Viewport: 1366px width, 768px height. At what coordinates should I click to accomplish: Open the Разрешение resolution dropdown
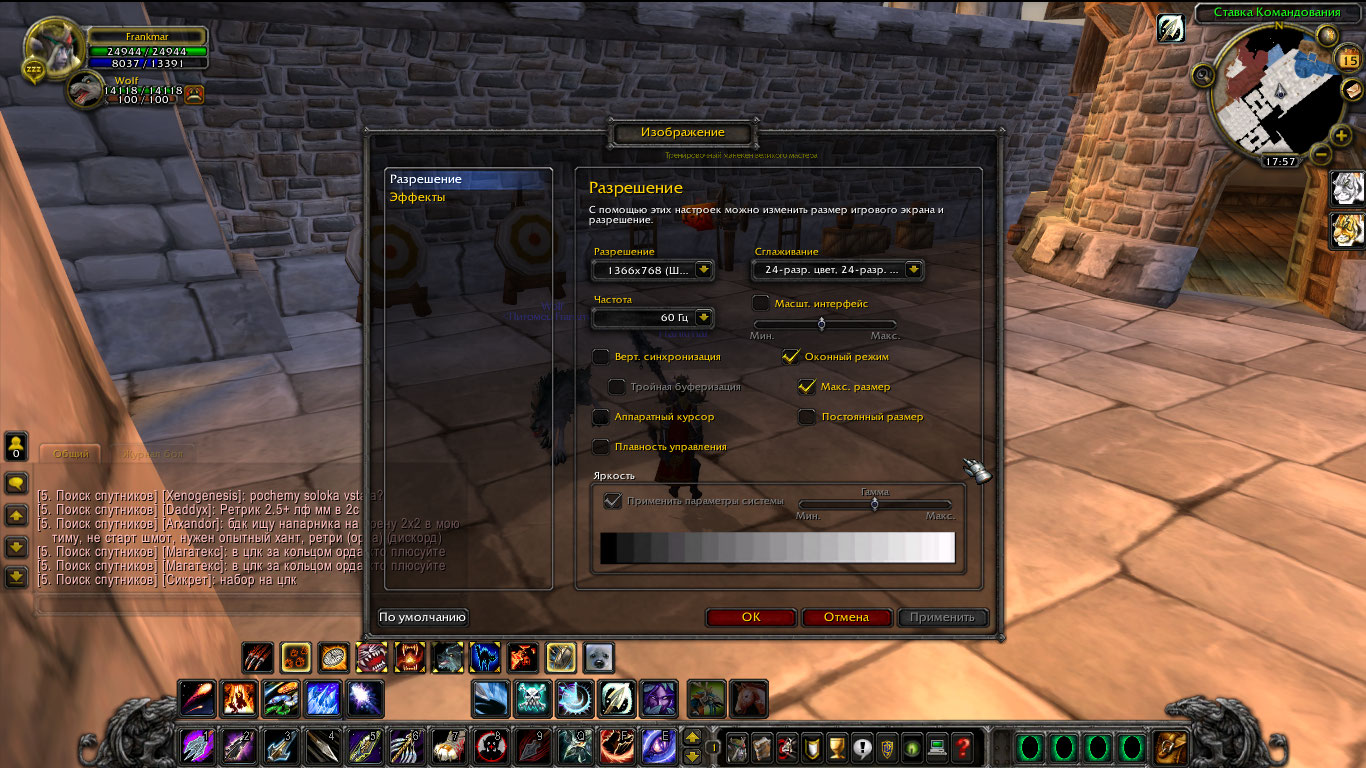click(703, 269)
